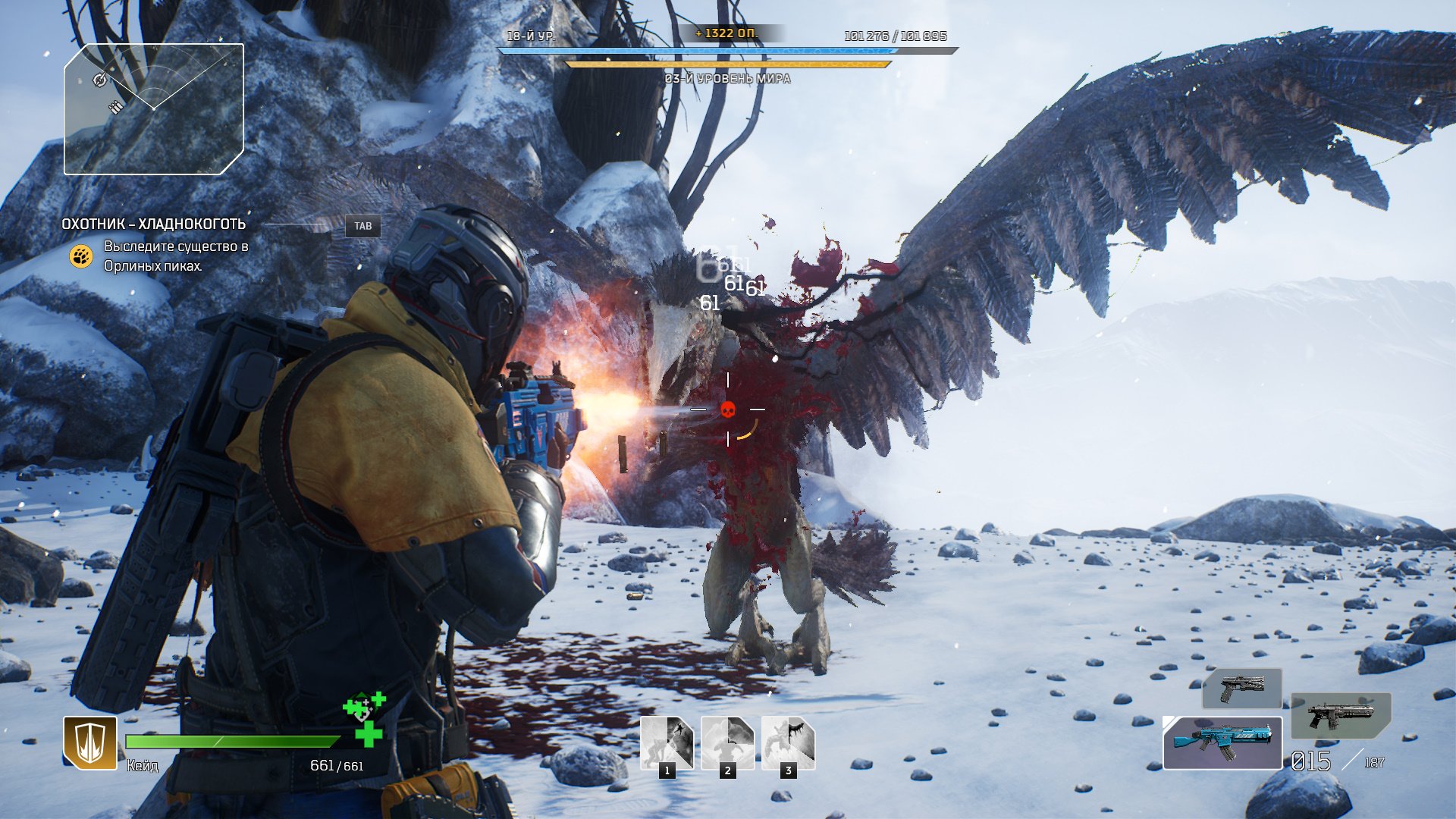1456x819 pixels.
Task: Open the Охотник – Хладнокоготь quest tracker
Action: tap(154, 224)
